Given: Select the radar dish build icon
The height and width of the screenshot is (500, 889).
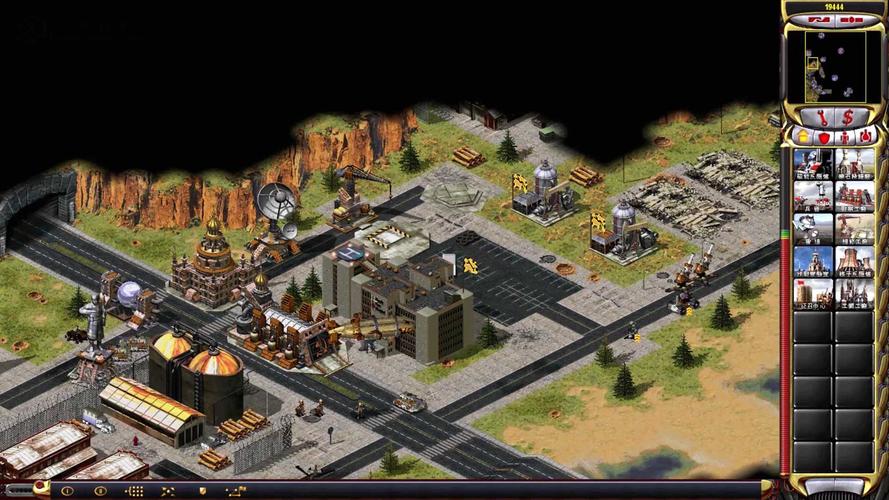Looking at the screenshot, I should tap(812, 228).
